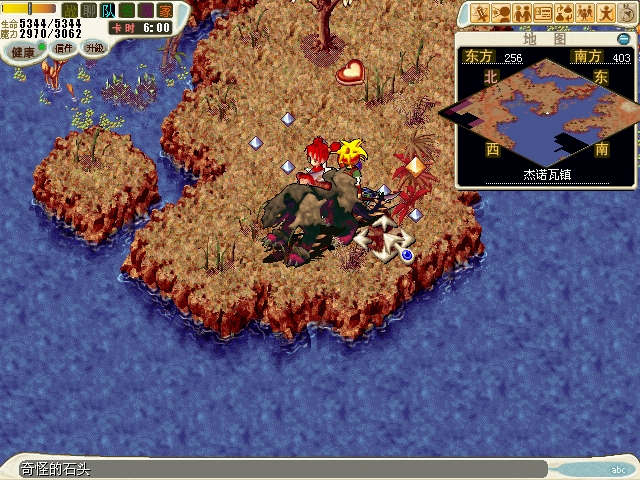Toggle the 聊 chat button

click(89, 10)
